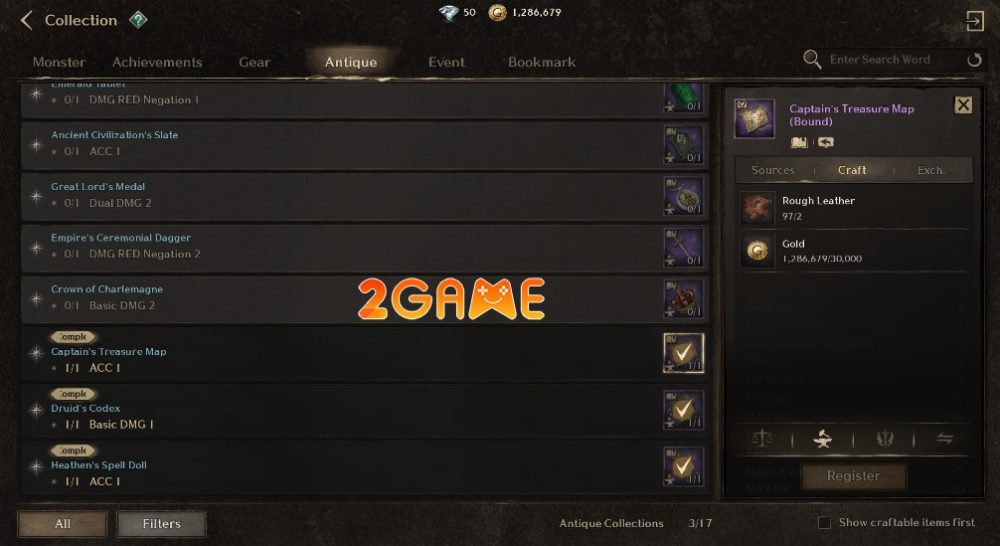Exit via the door icon
Image resolution: width=1000 pixels, height=546 pixels.
(x=974, y=20)
